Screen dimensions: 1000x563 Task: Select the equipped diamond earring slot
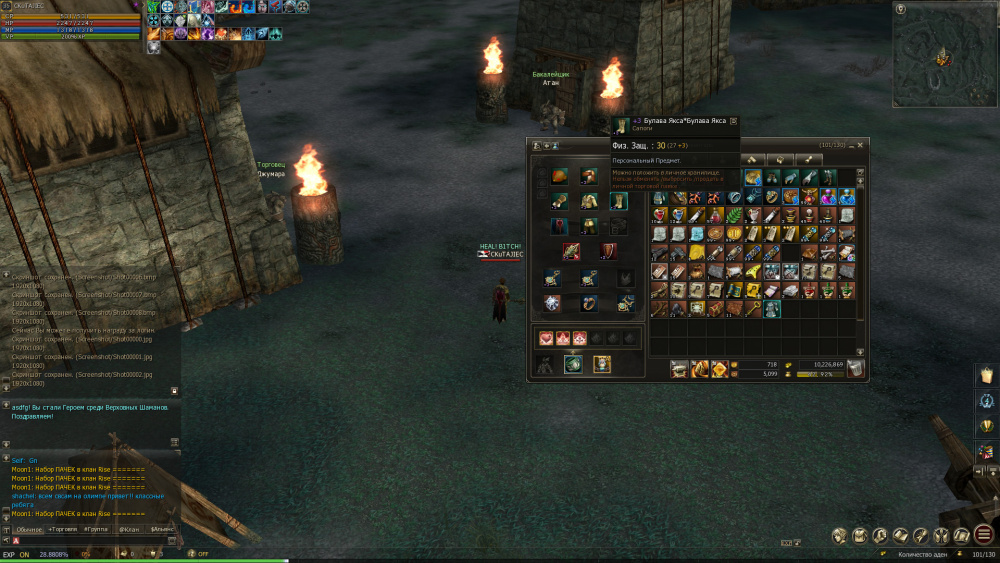pos(551,302)
